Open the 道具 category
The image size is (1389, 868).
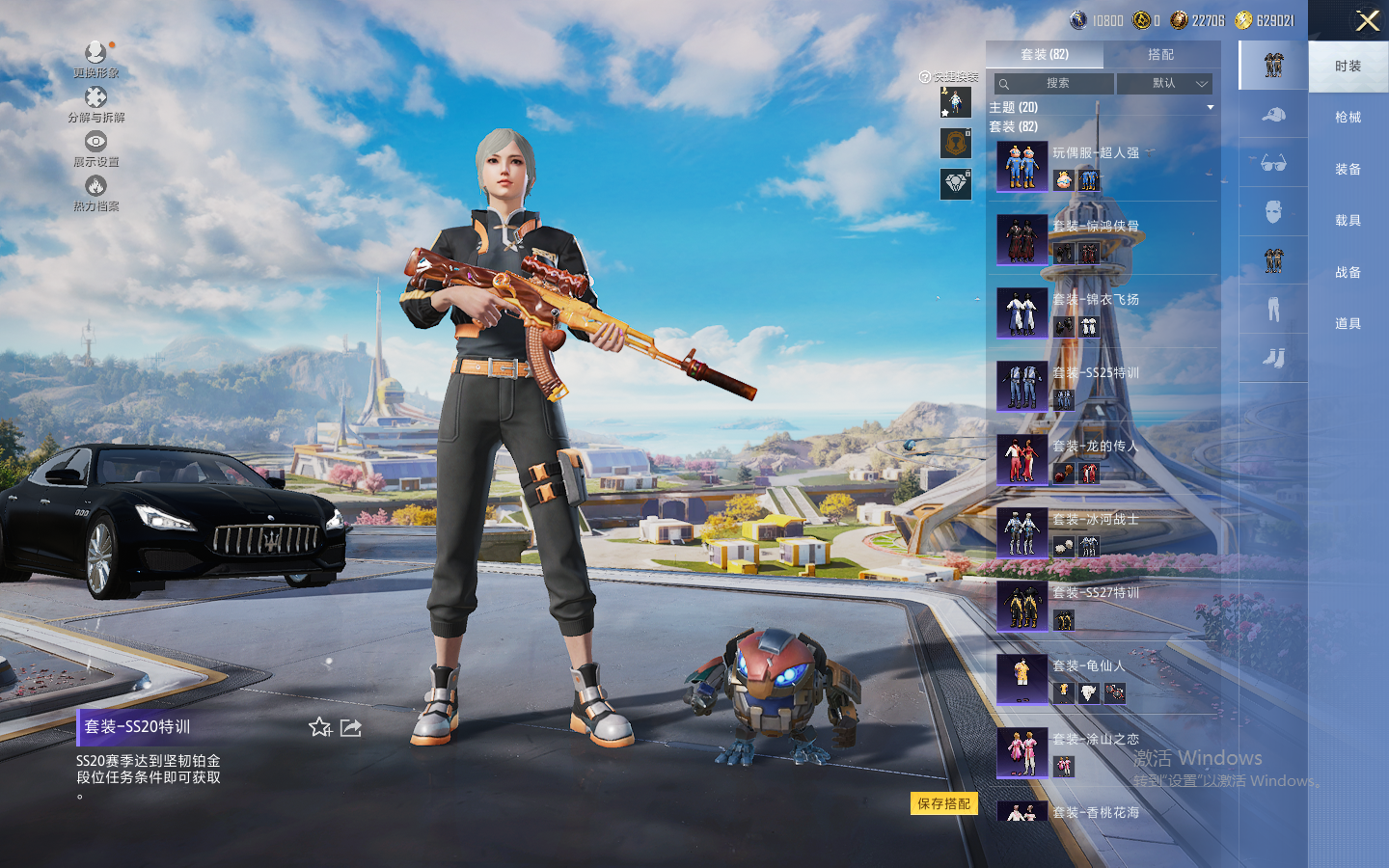click(1348, 324)
